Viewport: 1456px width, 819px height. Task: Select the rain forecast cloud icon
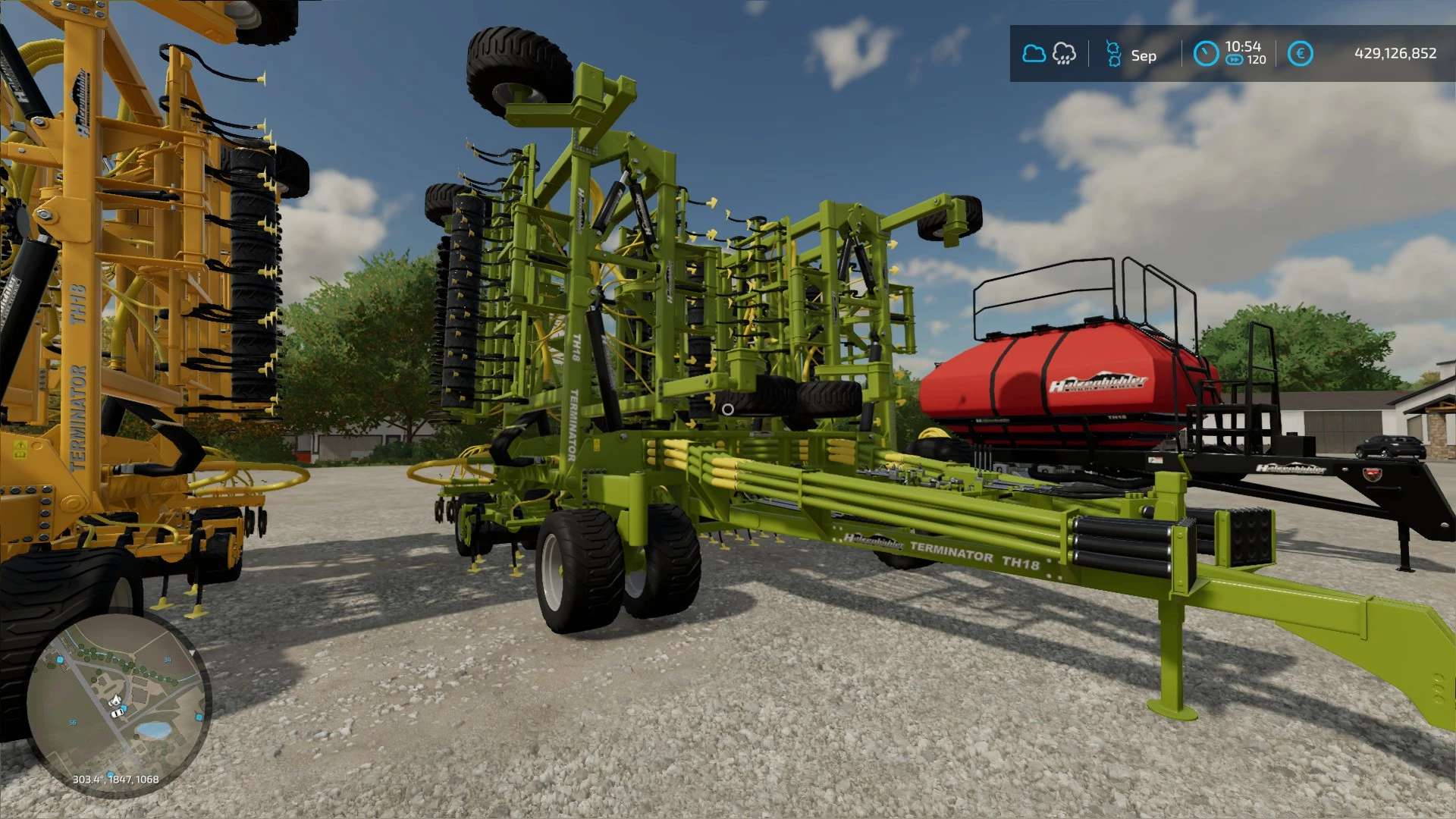[1064, 54]
